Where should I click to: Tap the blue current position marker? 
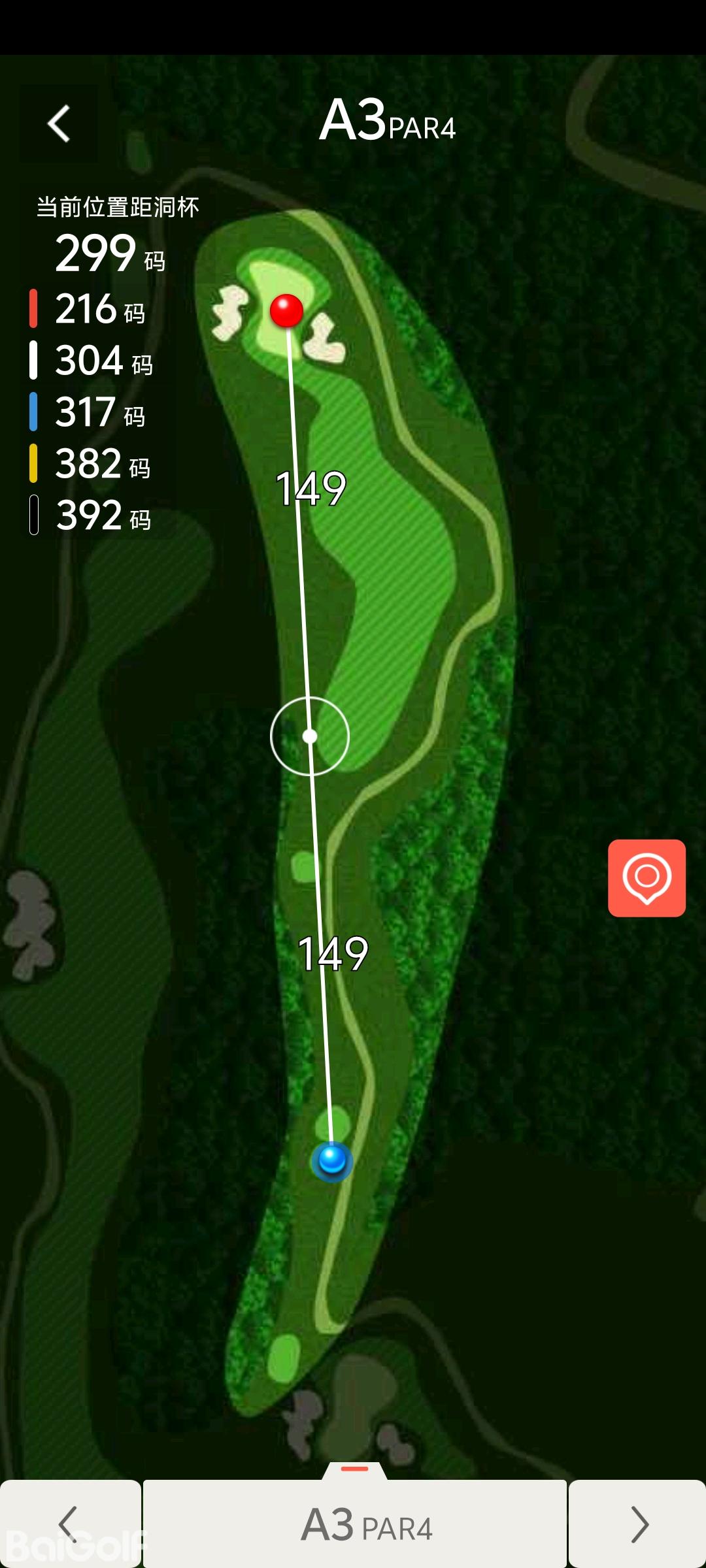click(332, 1161)
